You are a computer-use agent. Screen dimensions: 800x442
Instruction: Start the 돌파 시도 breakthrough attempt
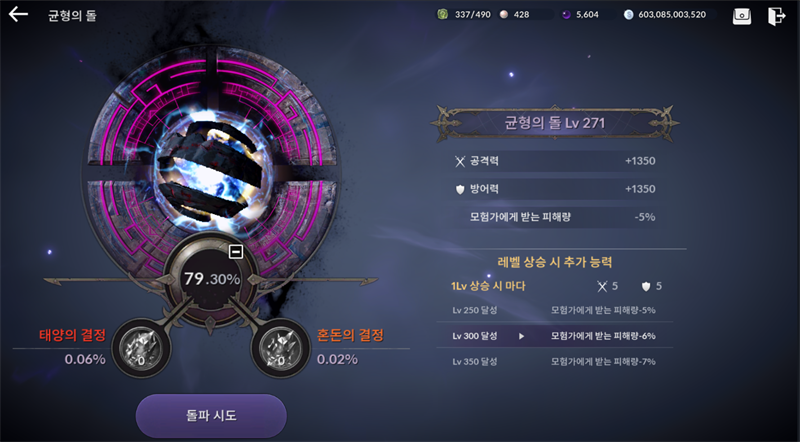211,414
